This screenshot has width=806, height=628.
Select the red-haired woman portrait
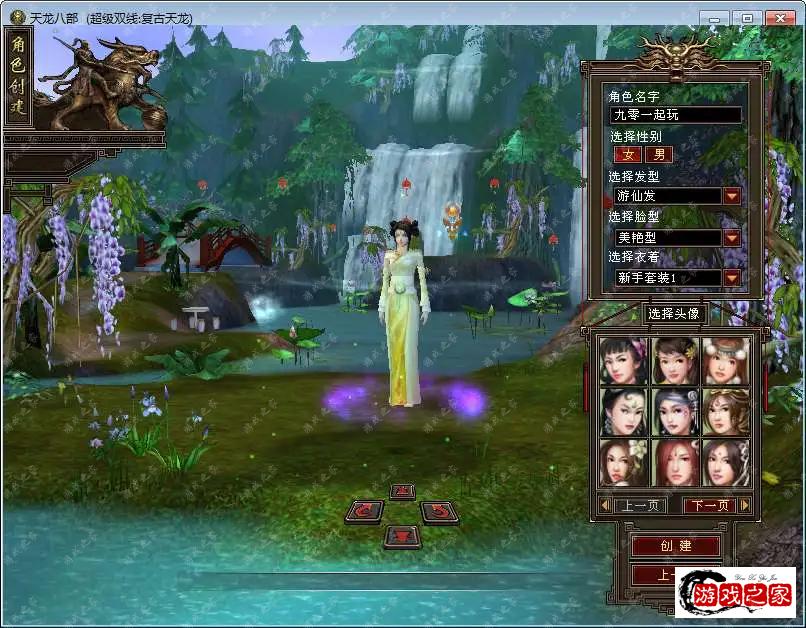(675, 462)
